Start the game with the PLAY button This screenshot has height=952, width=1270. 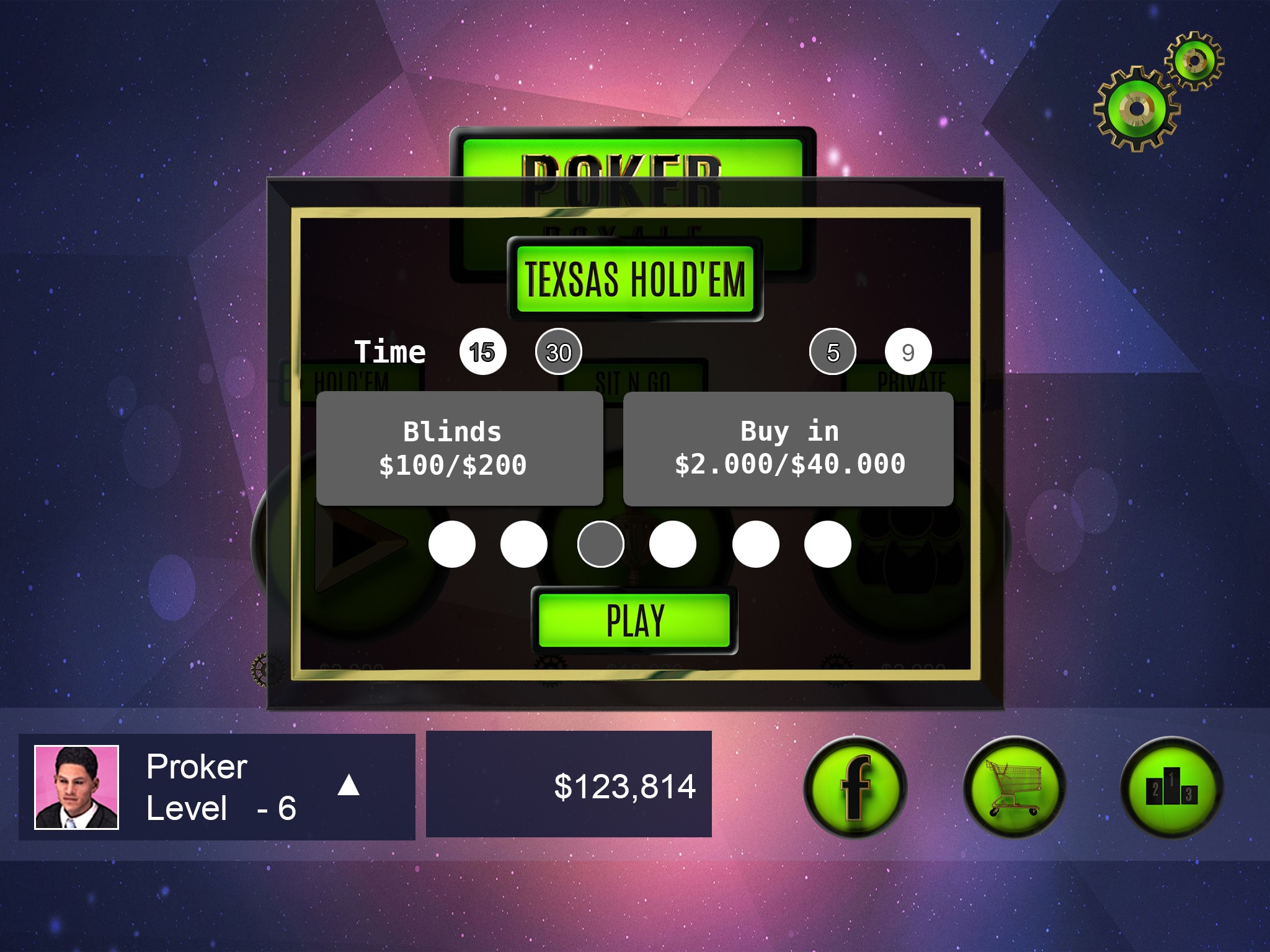point(634,620)
